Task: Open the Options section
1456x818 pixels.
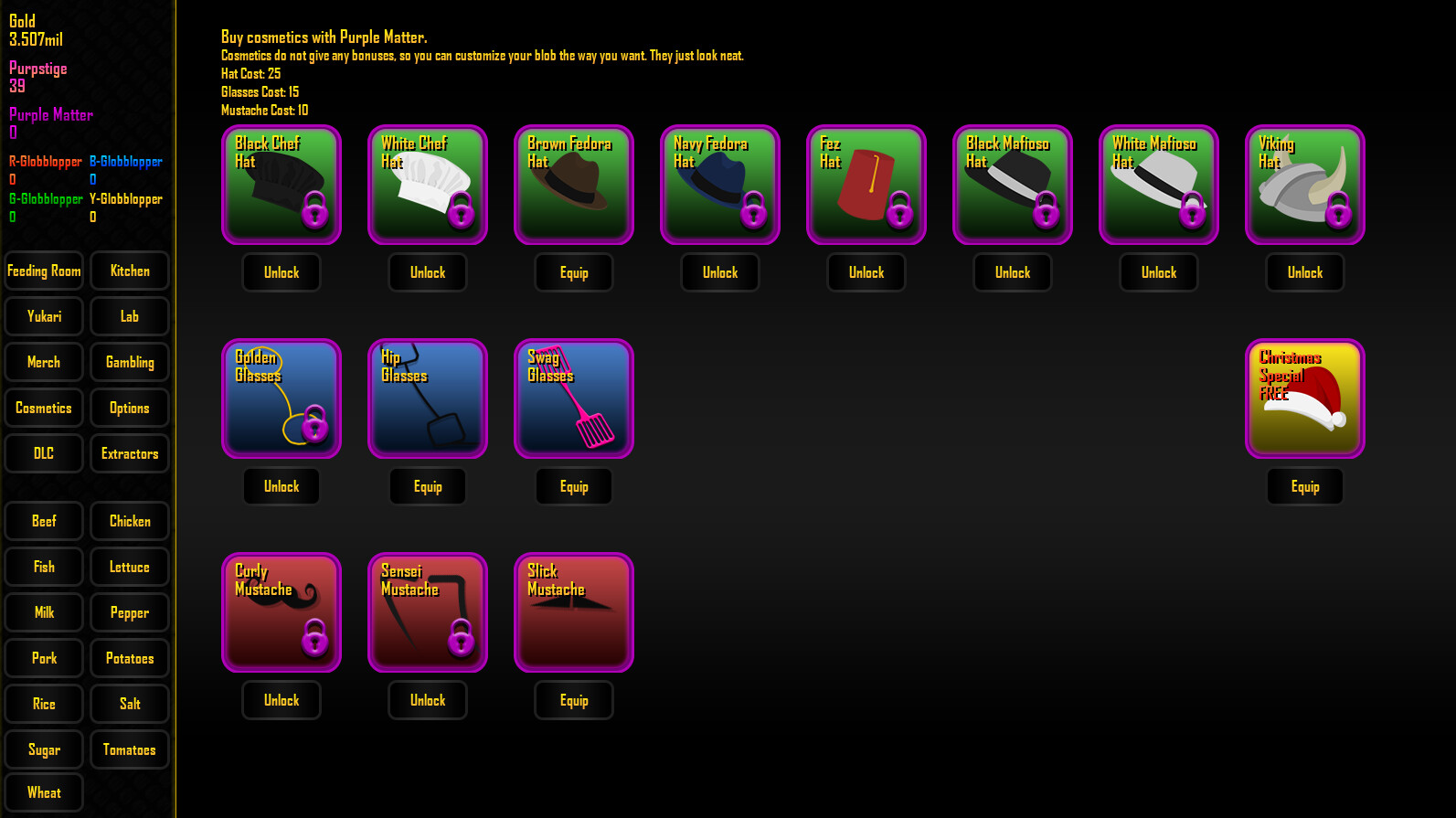Action: coord(129,408)
